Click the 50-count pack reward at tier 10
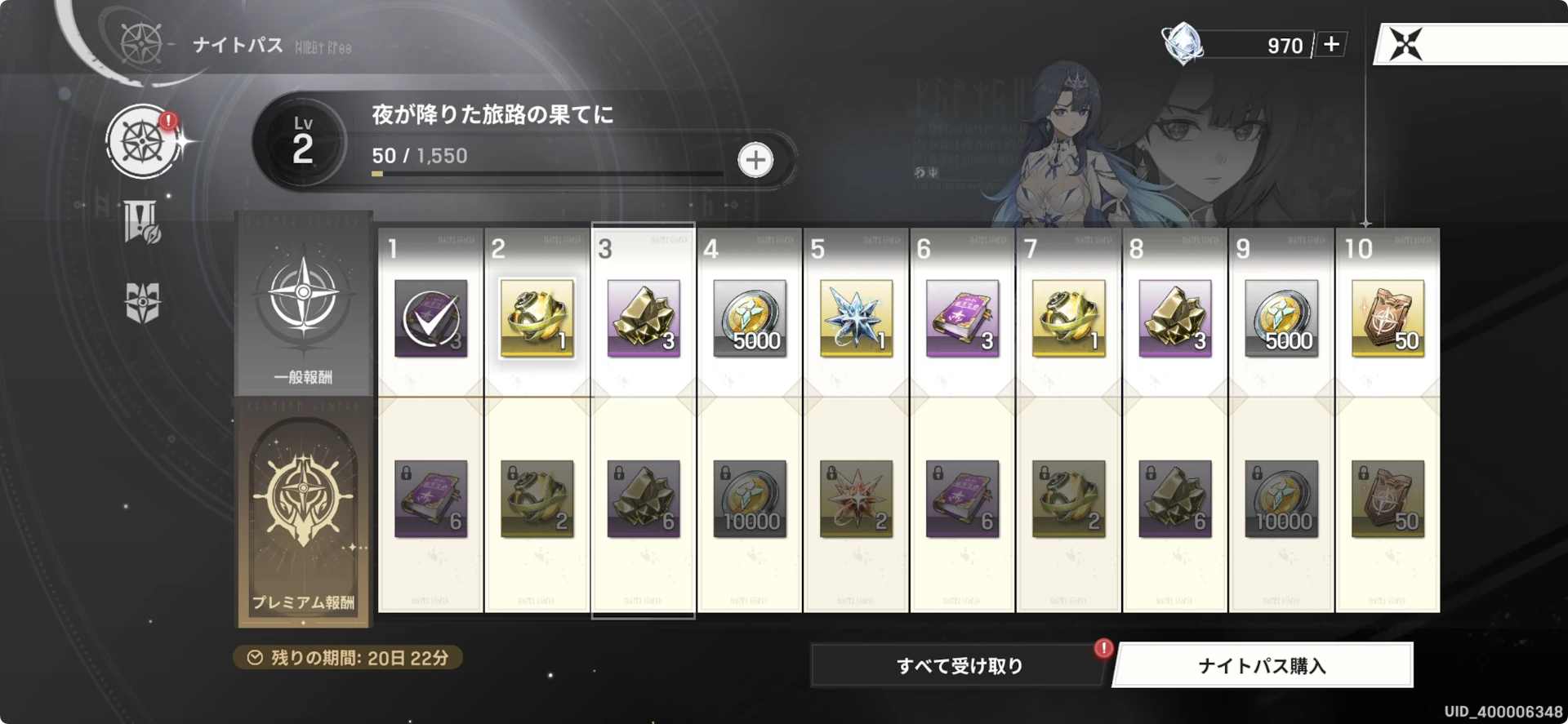This screenshot has height=724, width=1568. point(1387,318)
